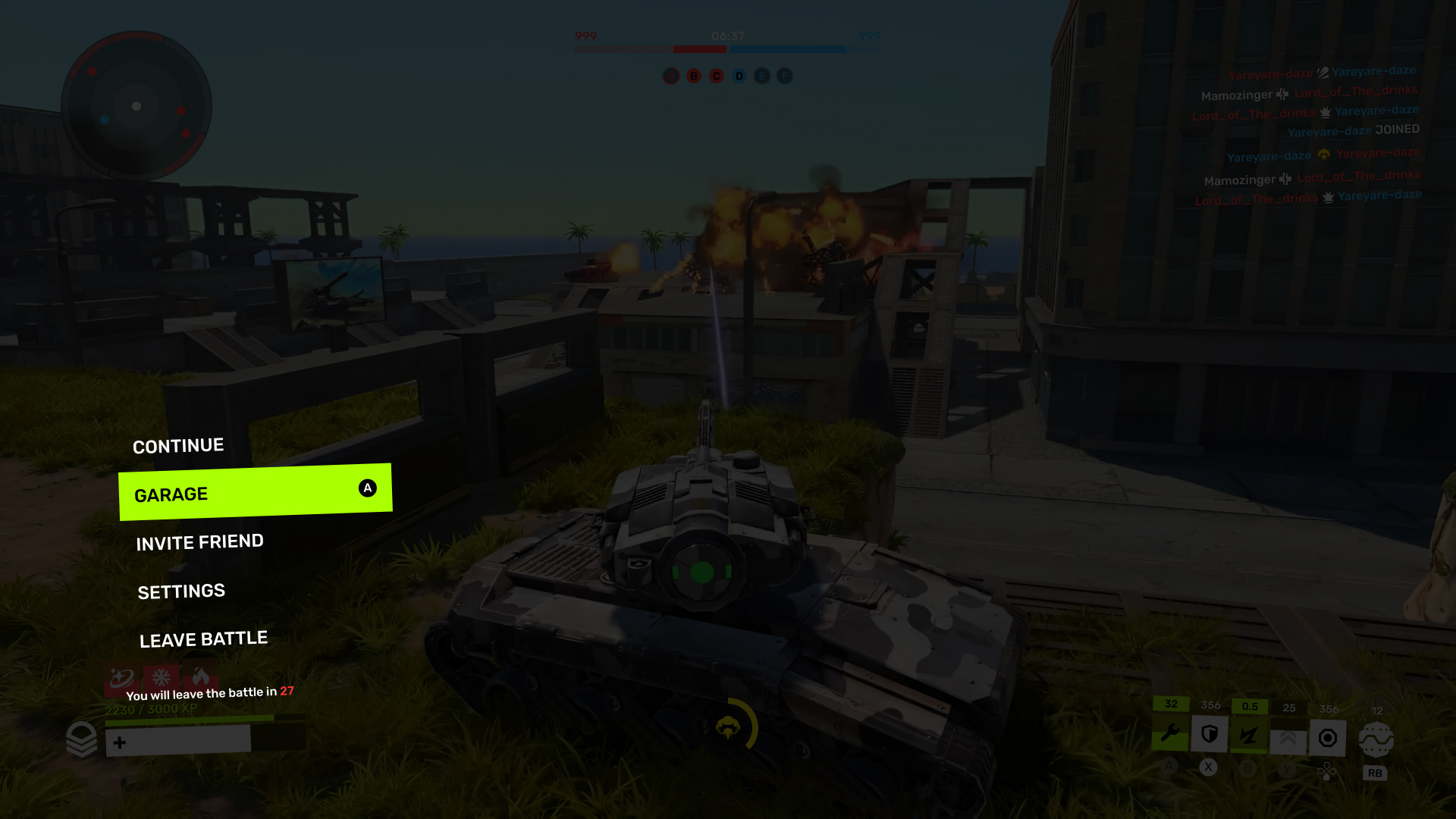Click the wavy overdrive ability icon
The width and height of the screenshot is (1456, 819).
click(x=1376, y=739)
